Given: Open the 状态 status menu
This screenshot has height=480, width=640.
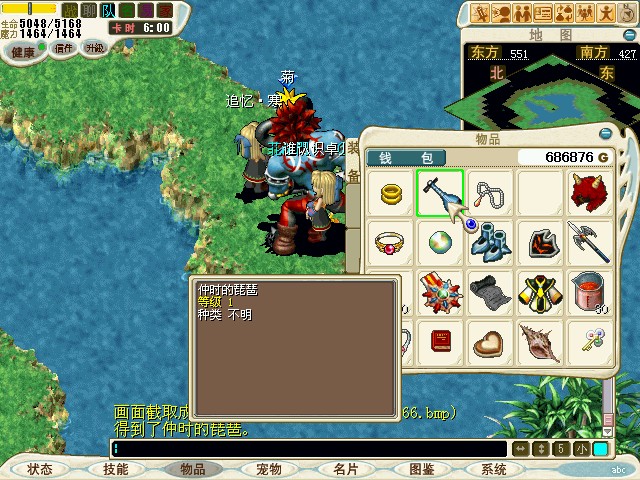Looking at the screenshot, I should 40,469.
